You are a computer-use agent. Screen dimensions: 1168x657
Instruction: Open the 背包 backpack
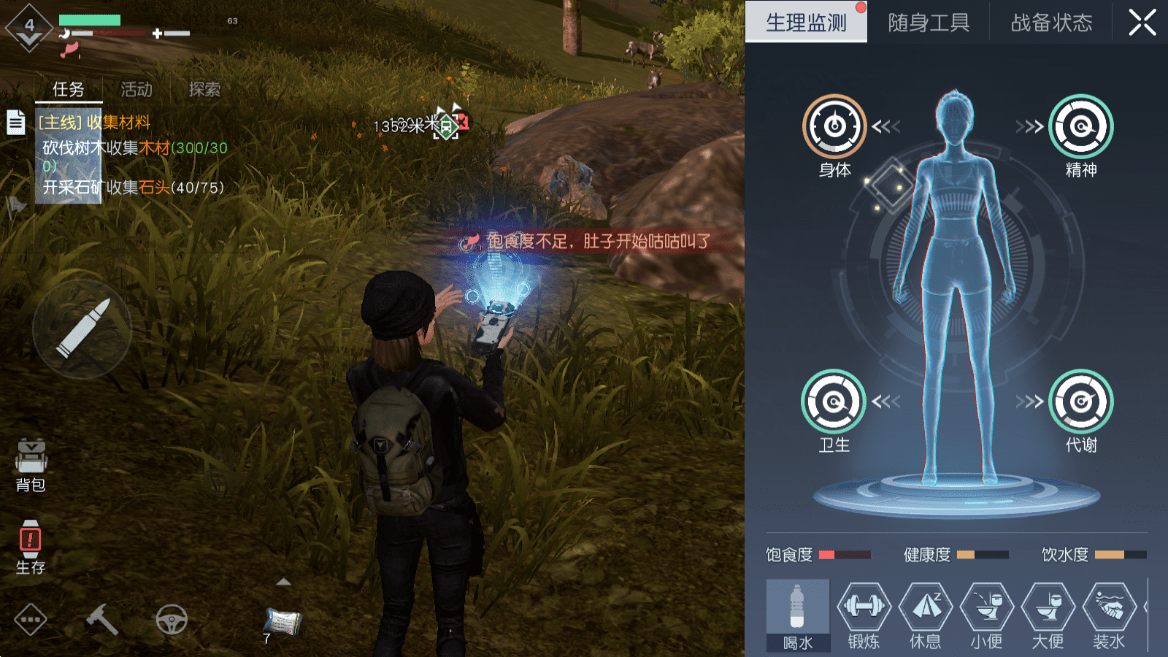31,465
